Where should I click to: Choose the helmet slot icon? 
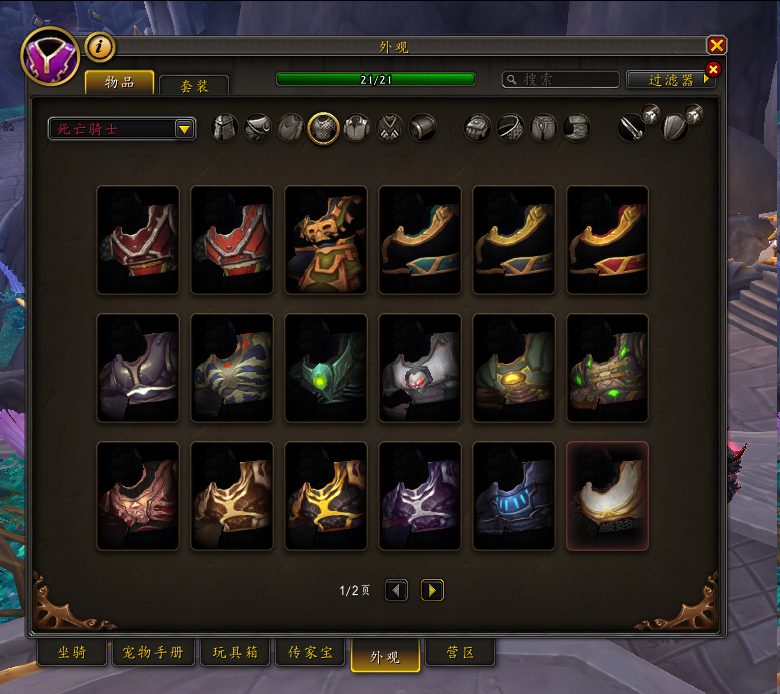coord(225,128)
